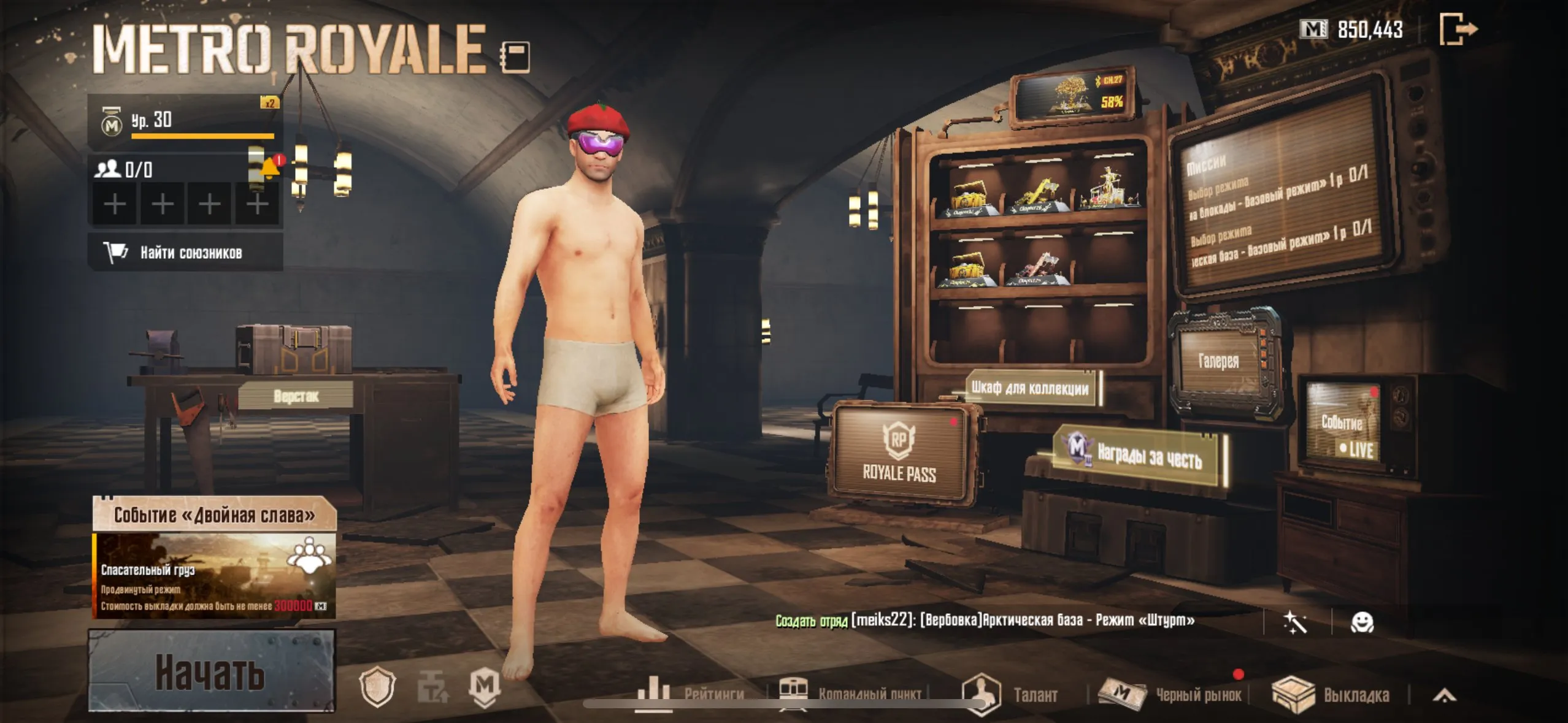Click the notification bell icon
1568x723 pixels.
tap(269, 167)
